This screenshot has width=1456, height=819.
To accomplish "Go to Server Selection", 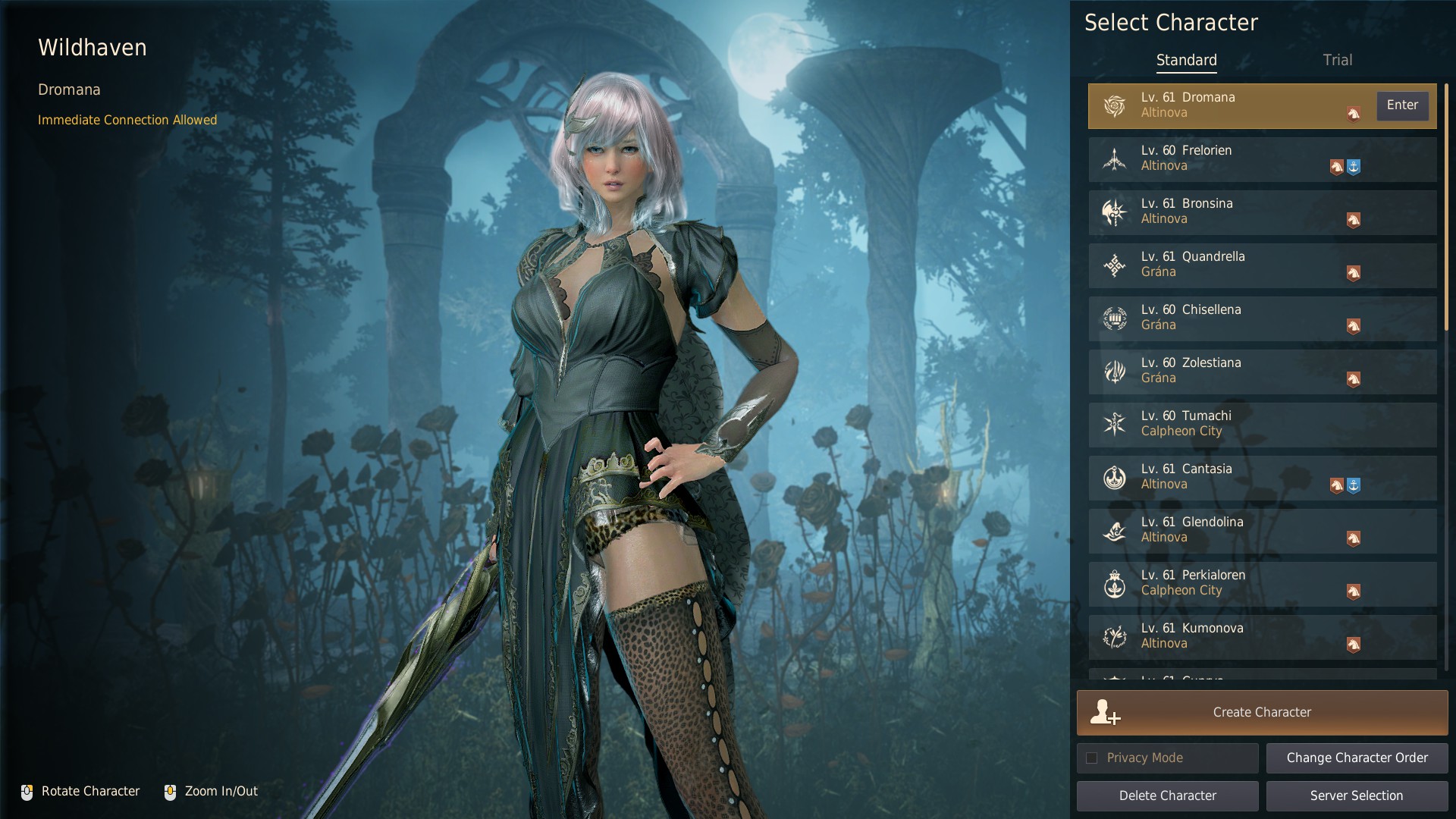I will pos(1357,795).
